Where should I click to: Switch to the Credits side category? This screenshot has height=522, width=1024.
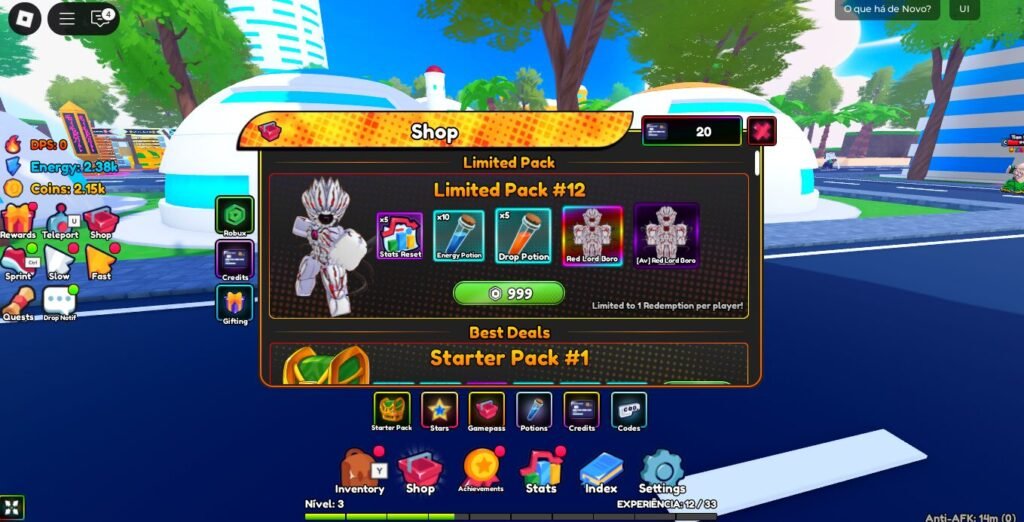click(x=235, y=261)
